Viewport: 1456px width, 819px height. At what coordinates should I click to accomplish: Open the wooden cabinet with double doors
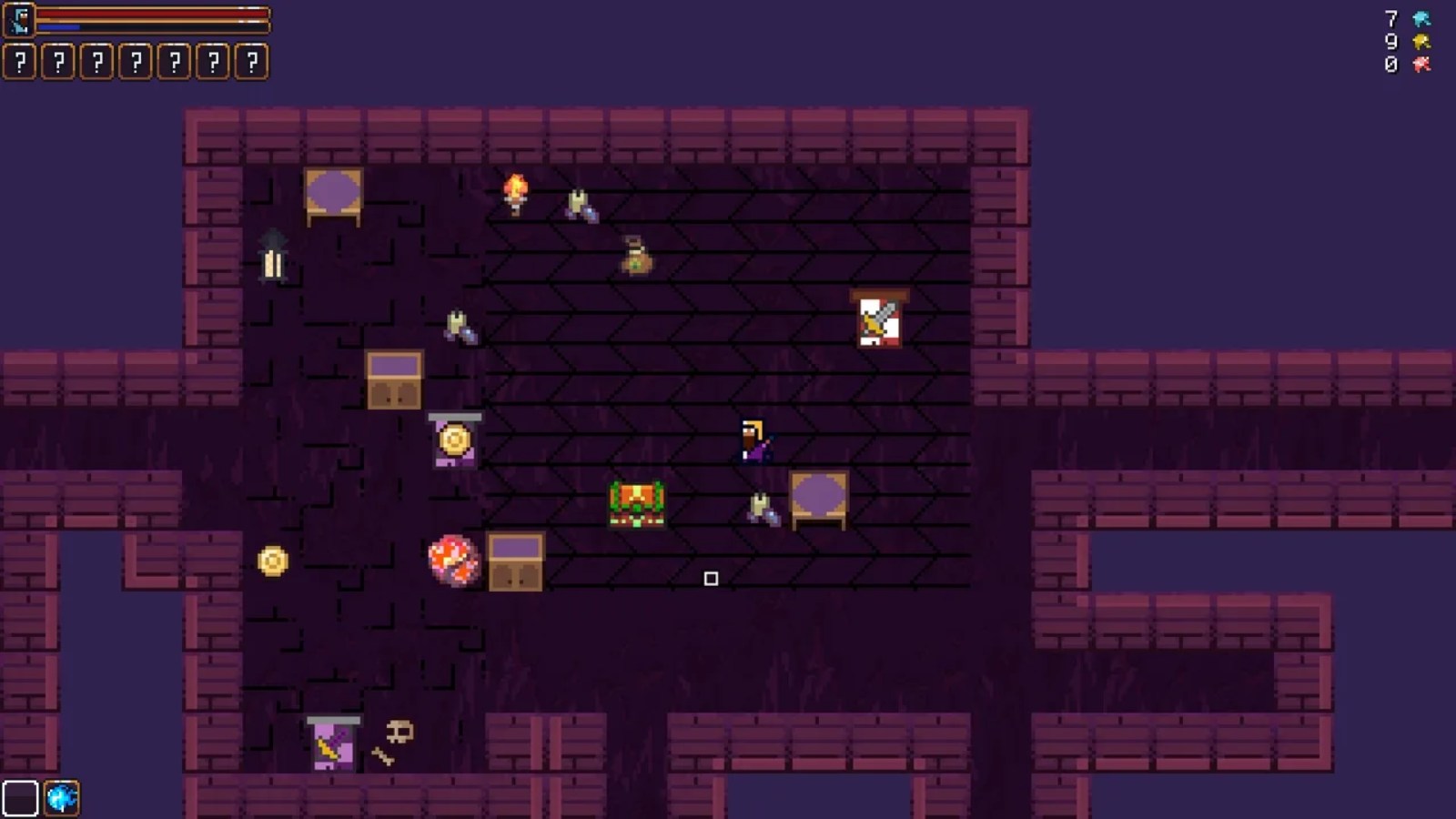click(x=393, y=379)
